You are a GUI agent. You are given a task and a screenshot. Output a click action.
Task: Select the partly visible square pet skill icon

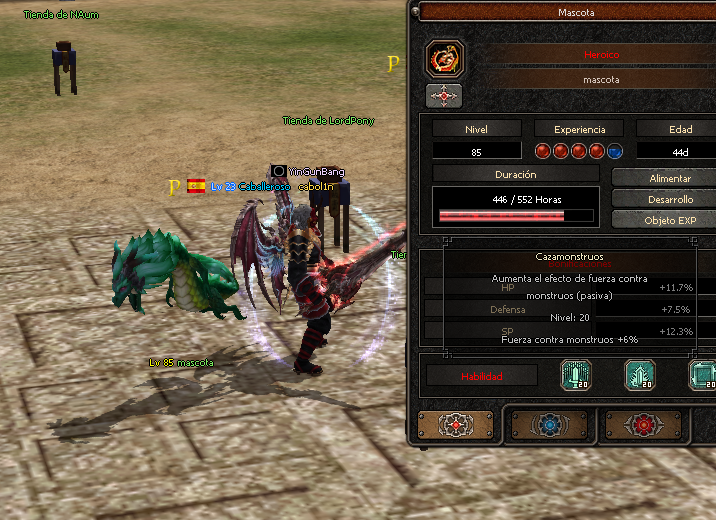point(703,376)
